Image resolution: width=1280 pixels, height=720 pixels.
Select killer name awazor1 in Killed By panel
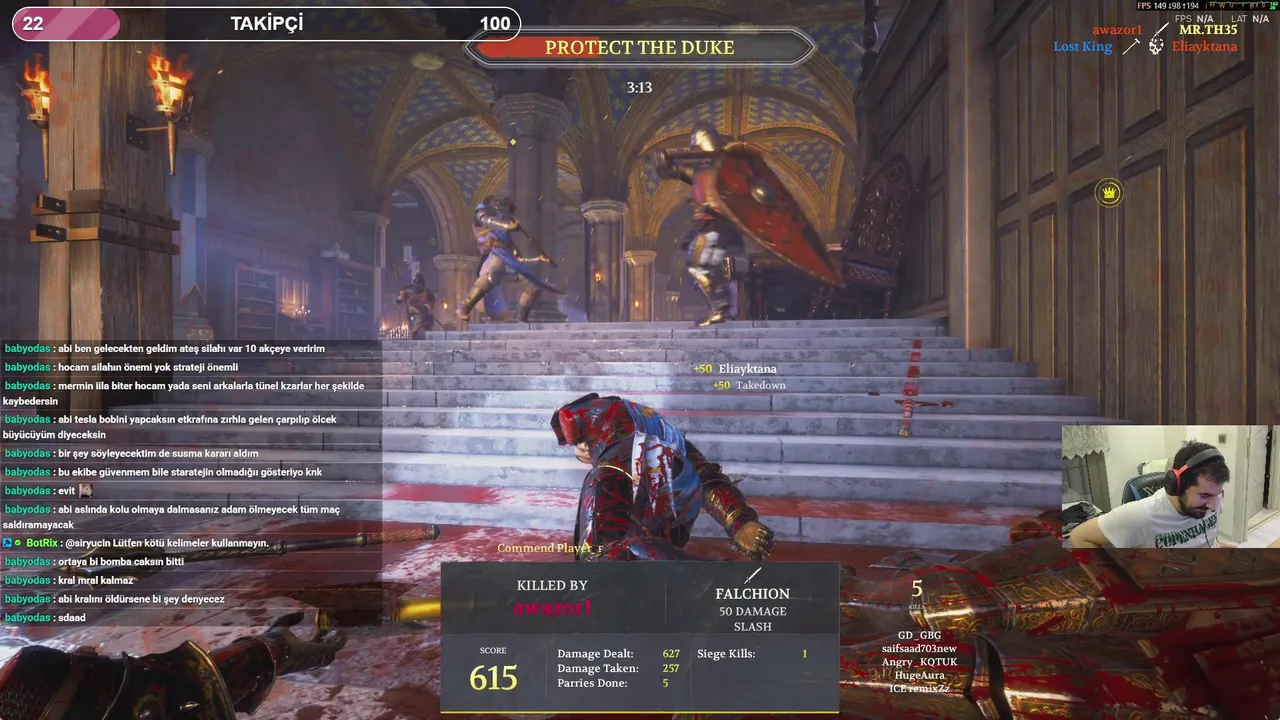[x=552, y=607]
